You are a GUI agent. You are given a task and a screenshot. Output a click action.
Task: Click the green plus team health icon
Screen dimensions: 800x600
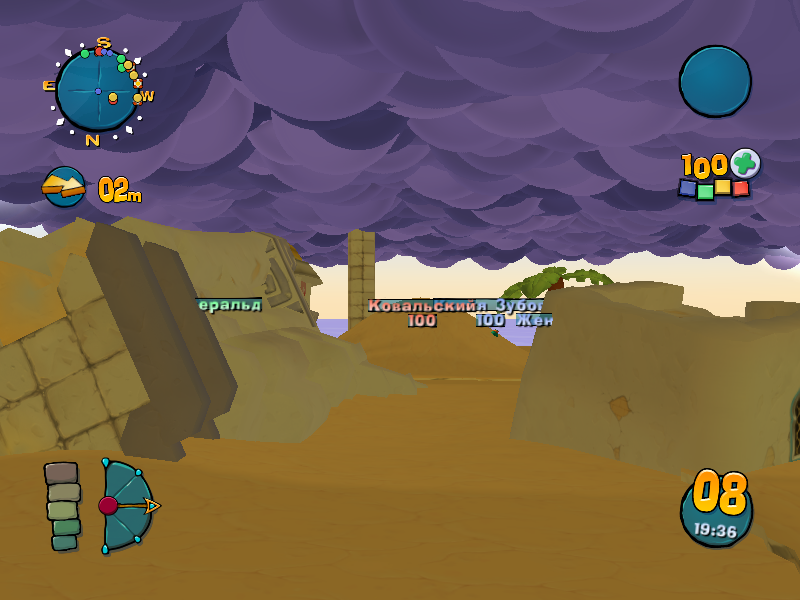pos(745,163)
